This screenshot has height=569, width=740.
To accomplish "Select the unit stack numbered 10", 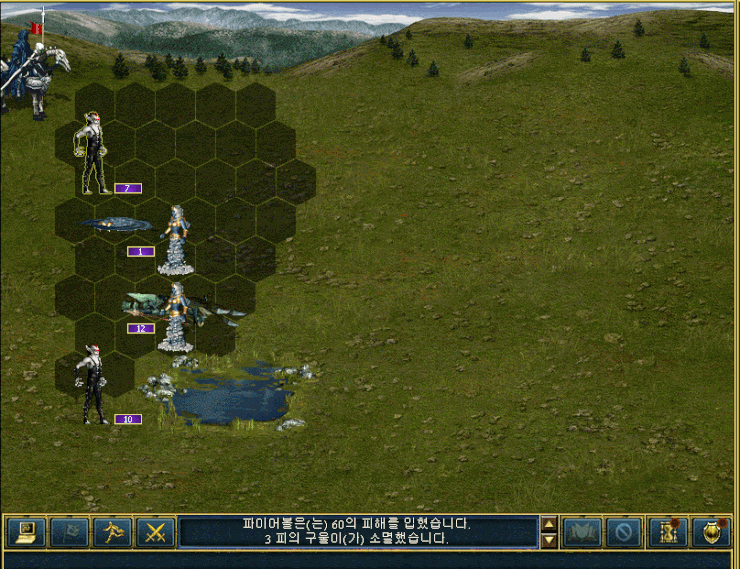I will [95, 385].
